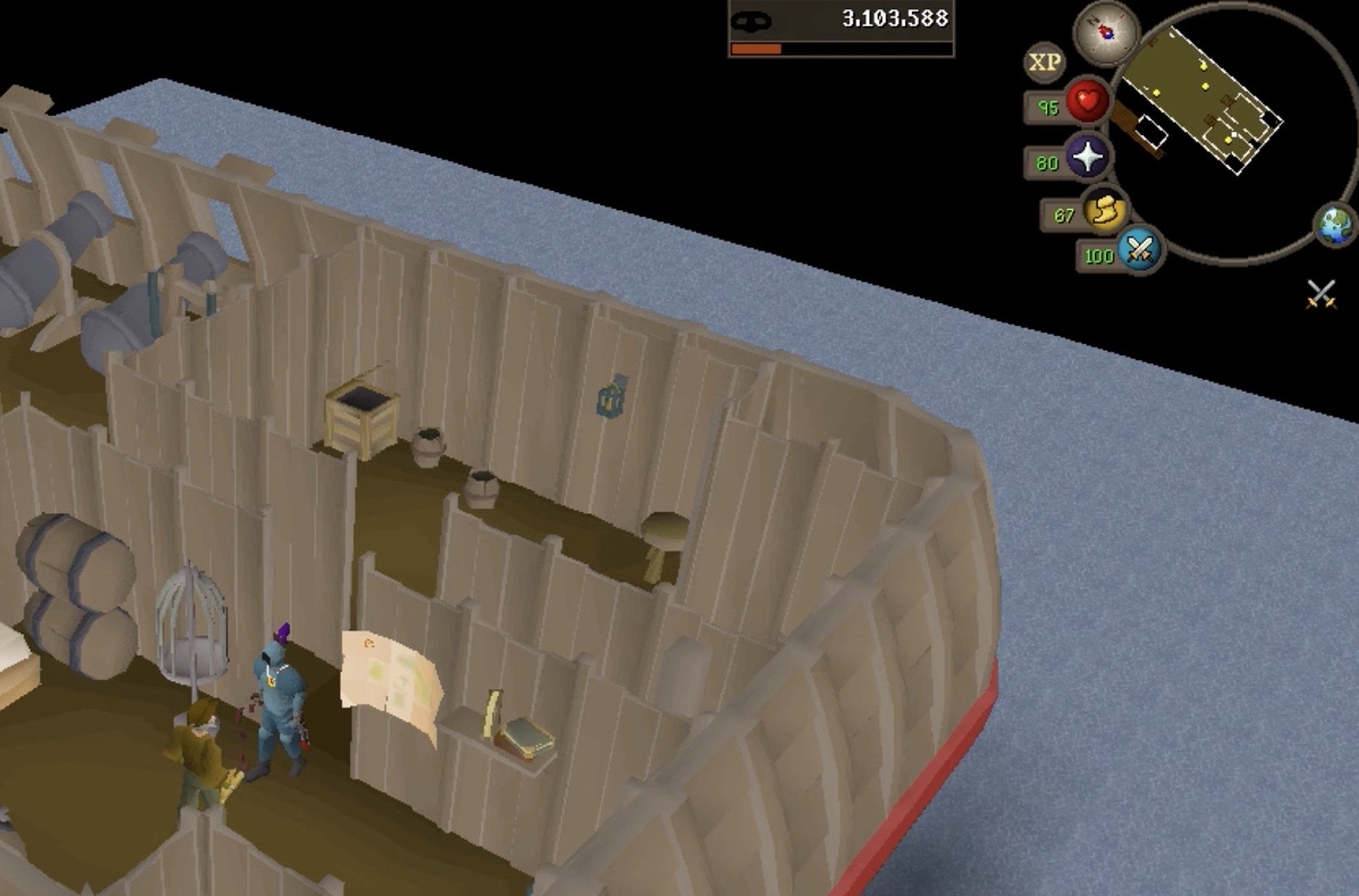Image resolution: width=1359 pixels, height=896 pixels.
Task: Click the red heart hitpoints orb
Action: coord(1087,103)
